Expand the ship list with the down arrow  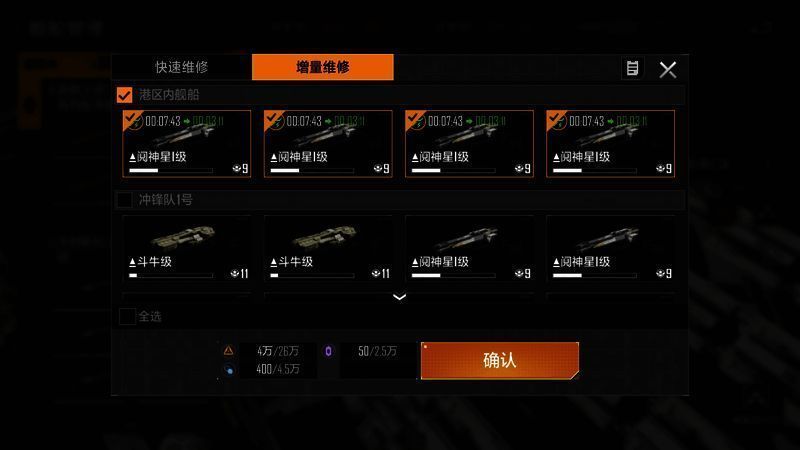399,297
